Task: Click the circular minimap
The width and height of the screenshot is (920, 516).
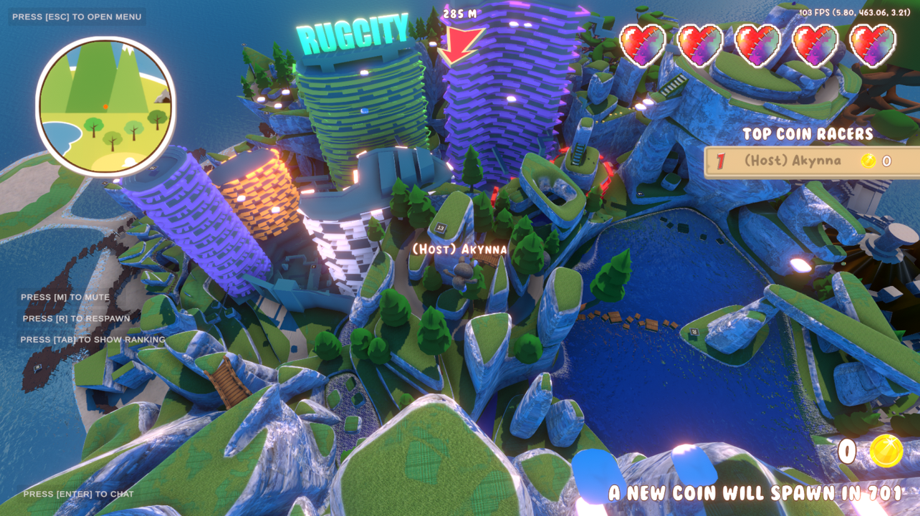Action: [105, 106]
